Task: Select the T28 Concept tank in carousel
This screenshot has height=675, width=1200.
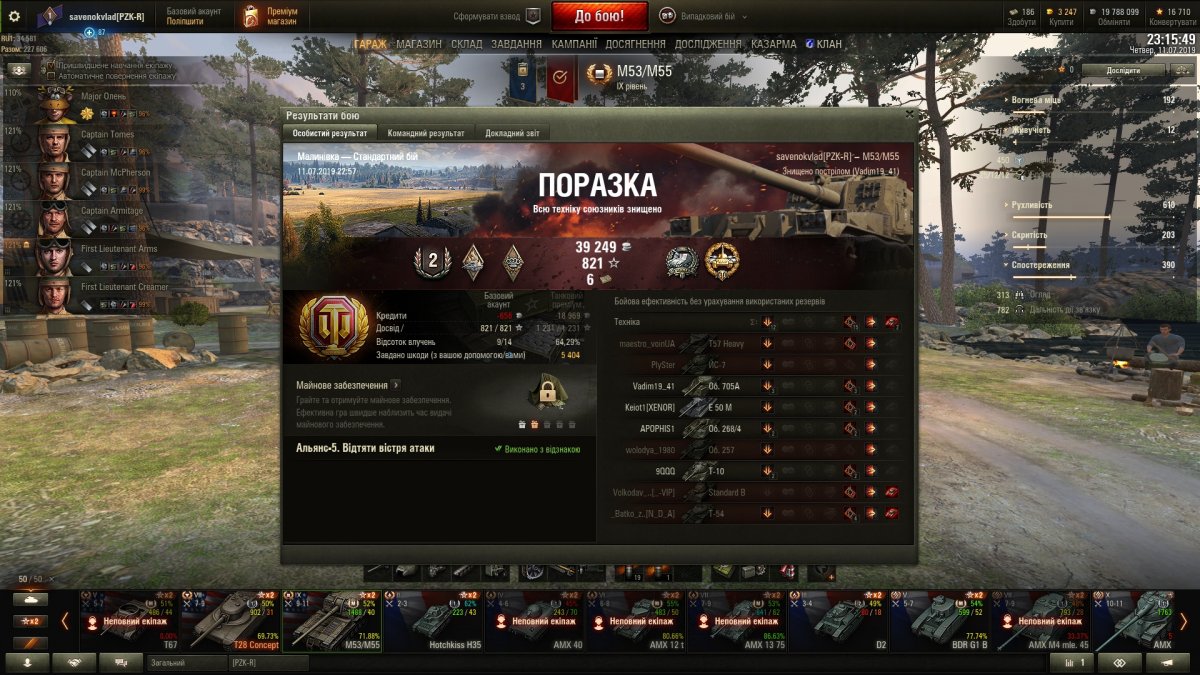Action: pyautogui.click(x=231, y=620)
